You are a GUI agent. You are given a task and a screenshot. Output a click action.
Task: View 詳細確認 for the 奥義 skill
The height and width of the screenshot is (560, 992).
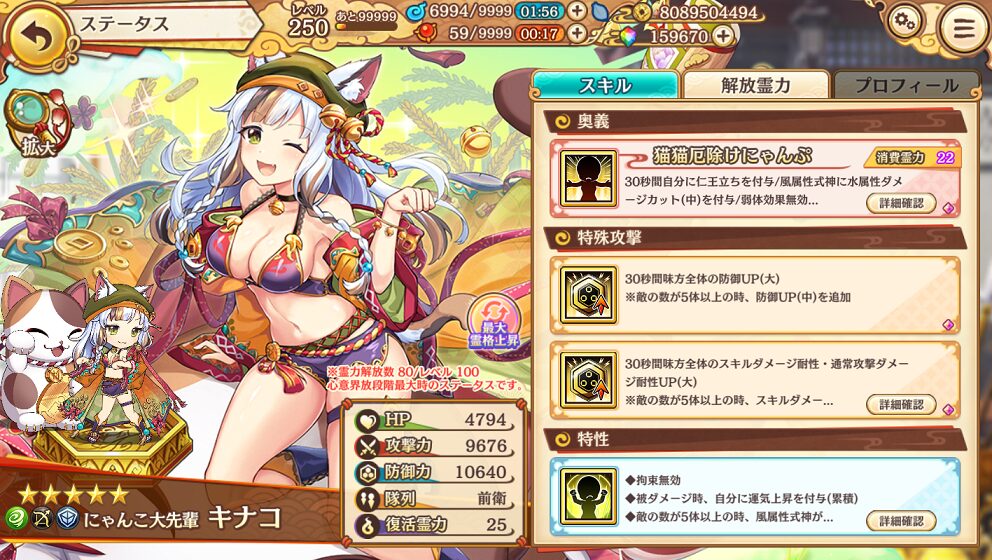point(901,203)
